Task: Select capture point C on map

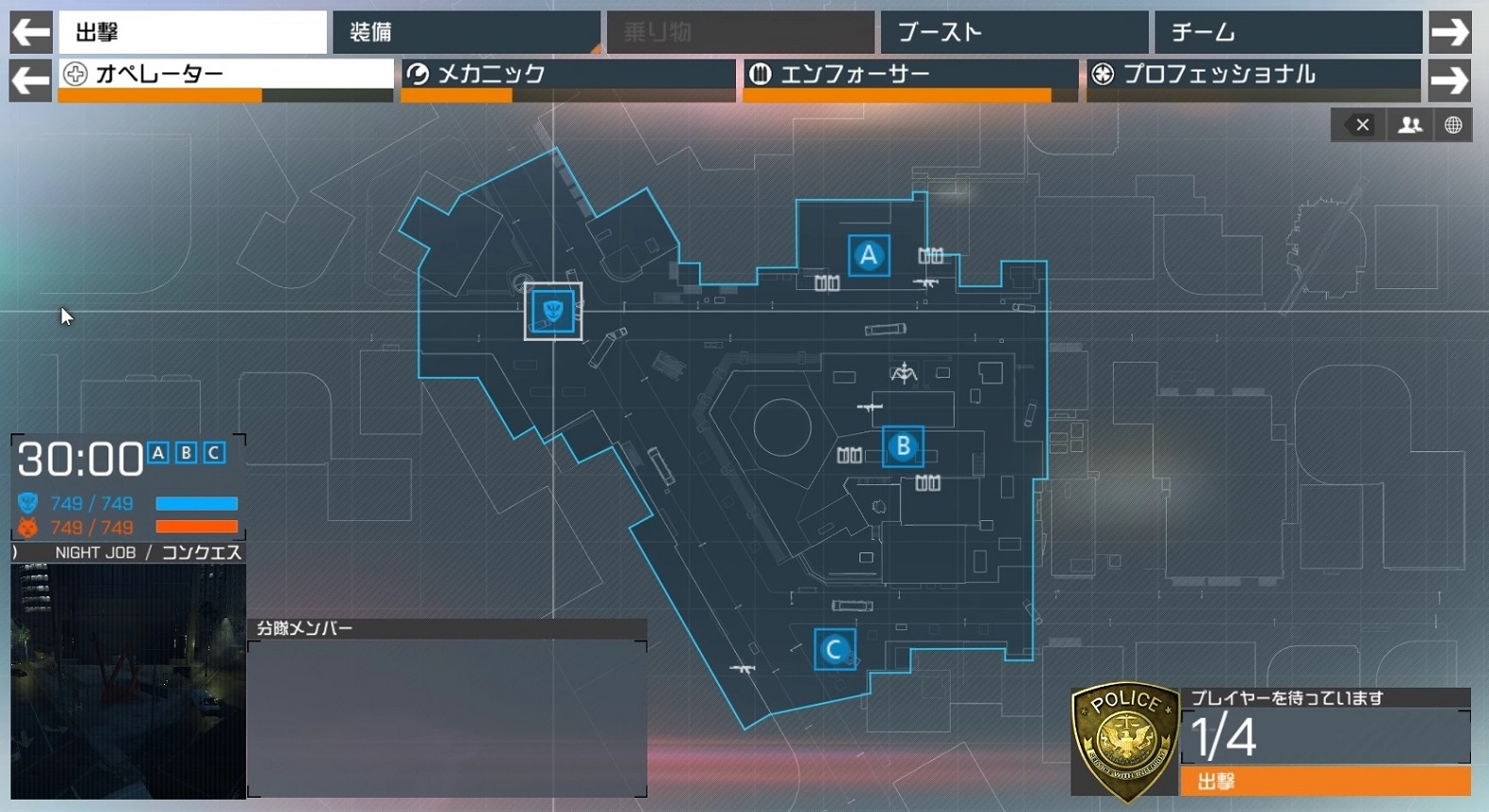Action: 834,650
